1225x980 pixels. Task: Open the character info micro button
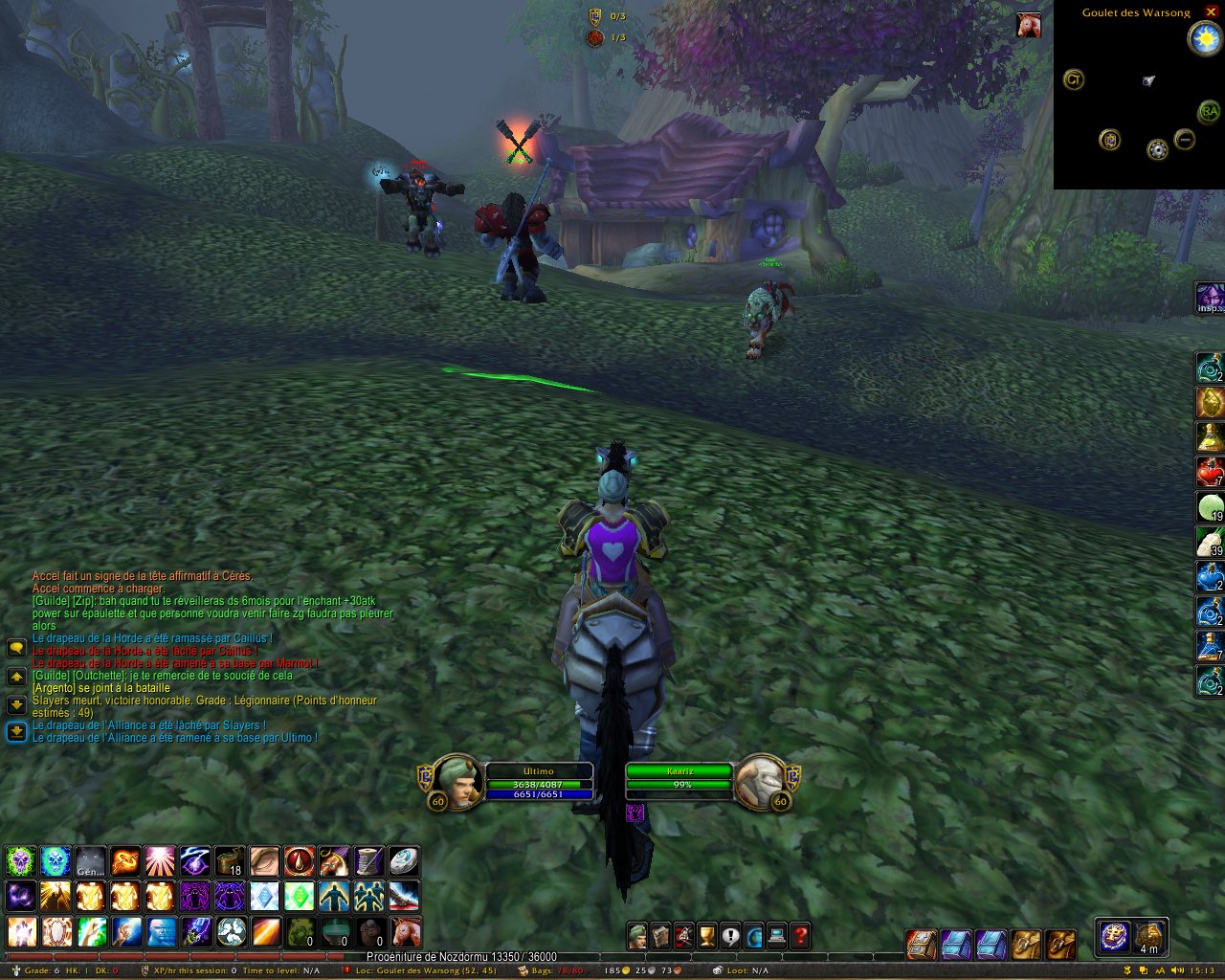click(x=637, y=935)
